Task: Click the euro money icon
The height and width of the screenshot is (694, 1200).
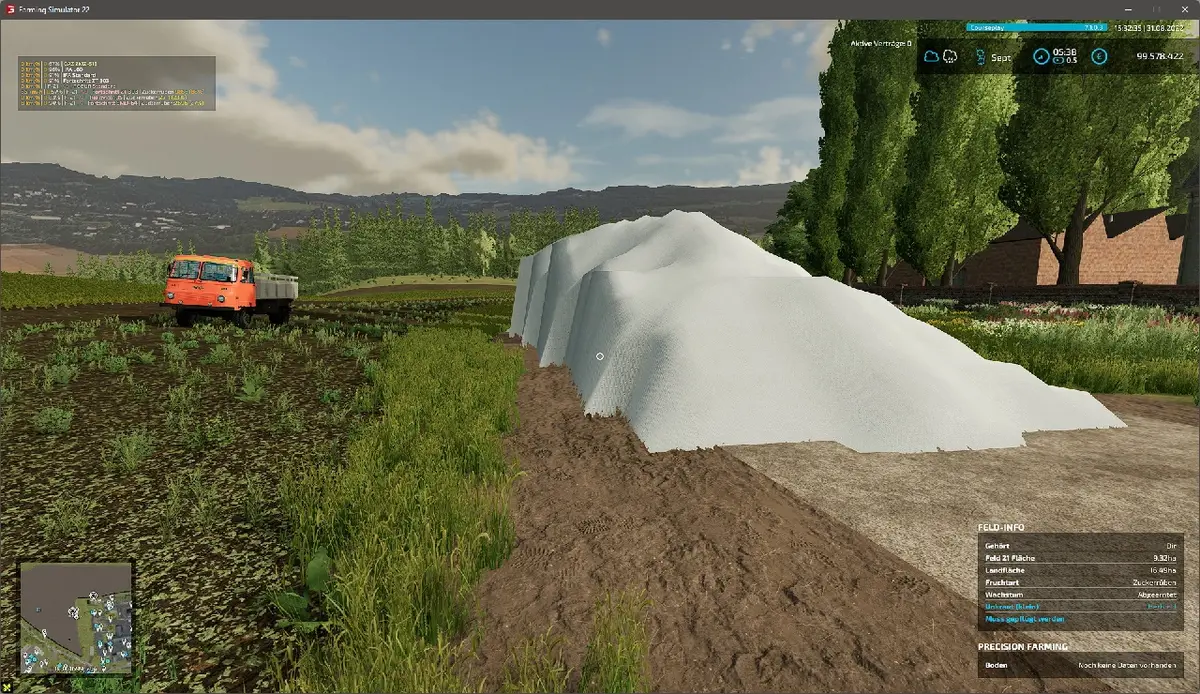Action: coord(1099,57)
